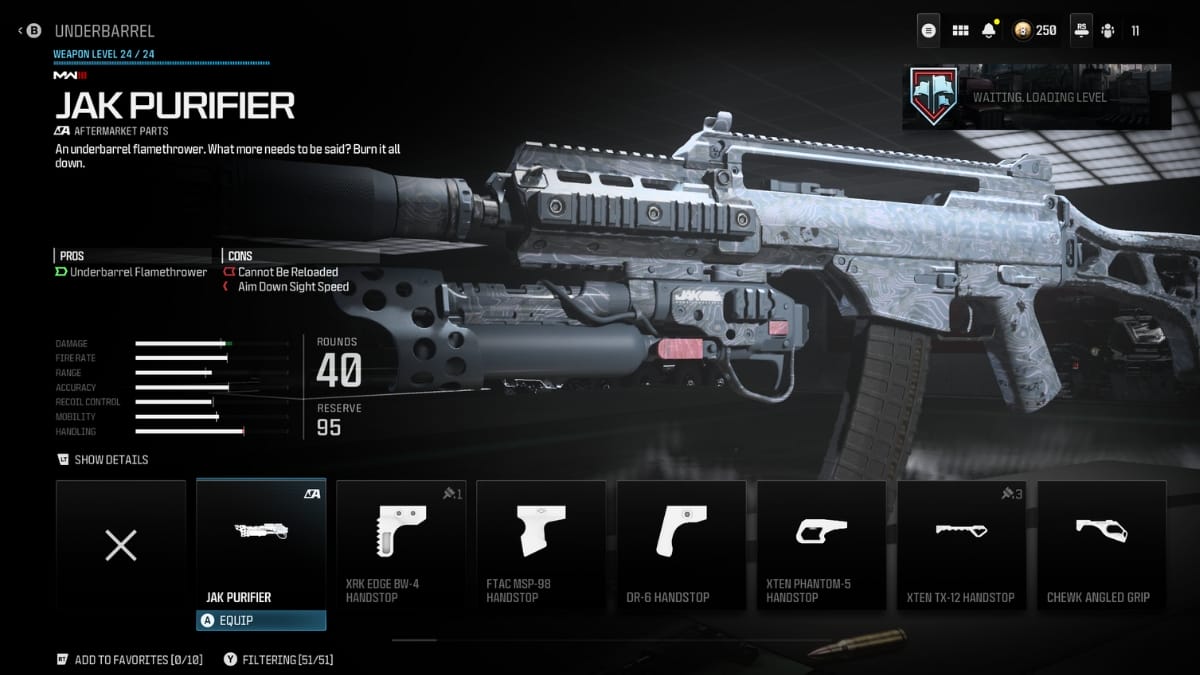
Task: Click the waiting loading level lobby banner
Action: coord(1036,98)
